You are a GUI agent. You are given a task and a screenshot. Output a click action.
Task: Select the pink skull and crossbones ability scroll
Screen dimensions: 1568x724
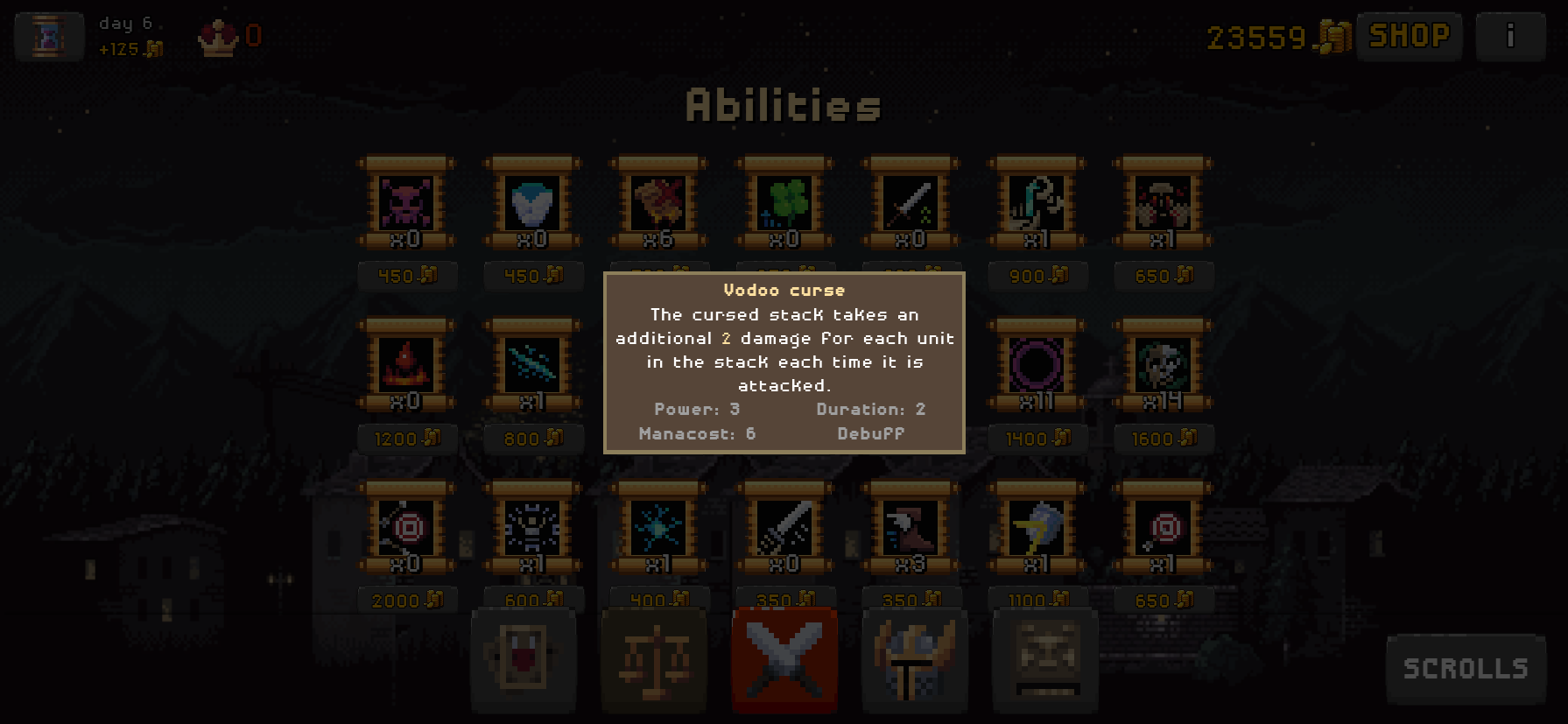406,203
